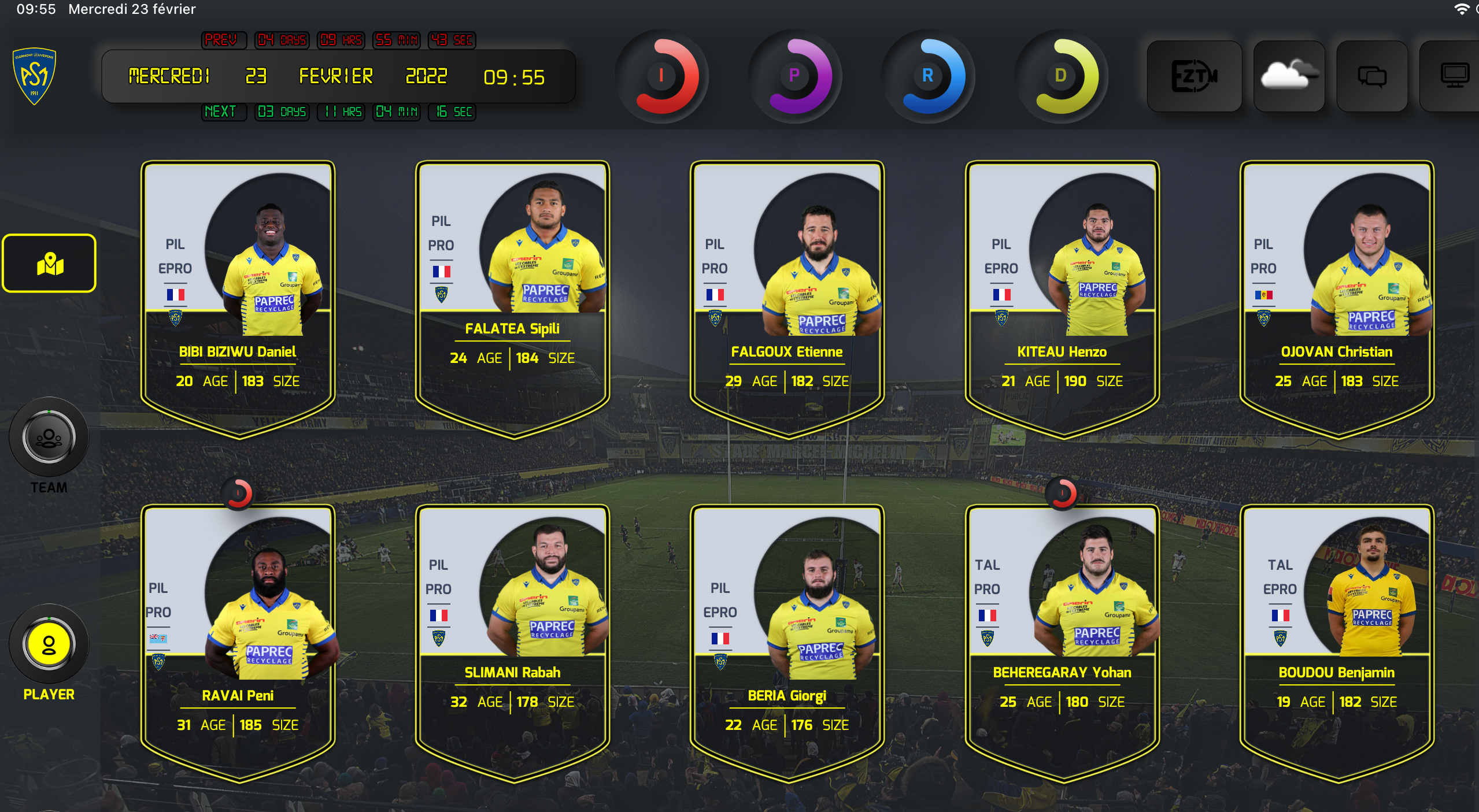Screen dimensions: 1479x812
Task: Open the chat bubbles button
Action: point(1372,76)
